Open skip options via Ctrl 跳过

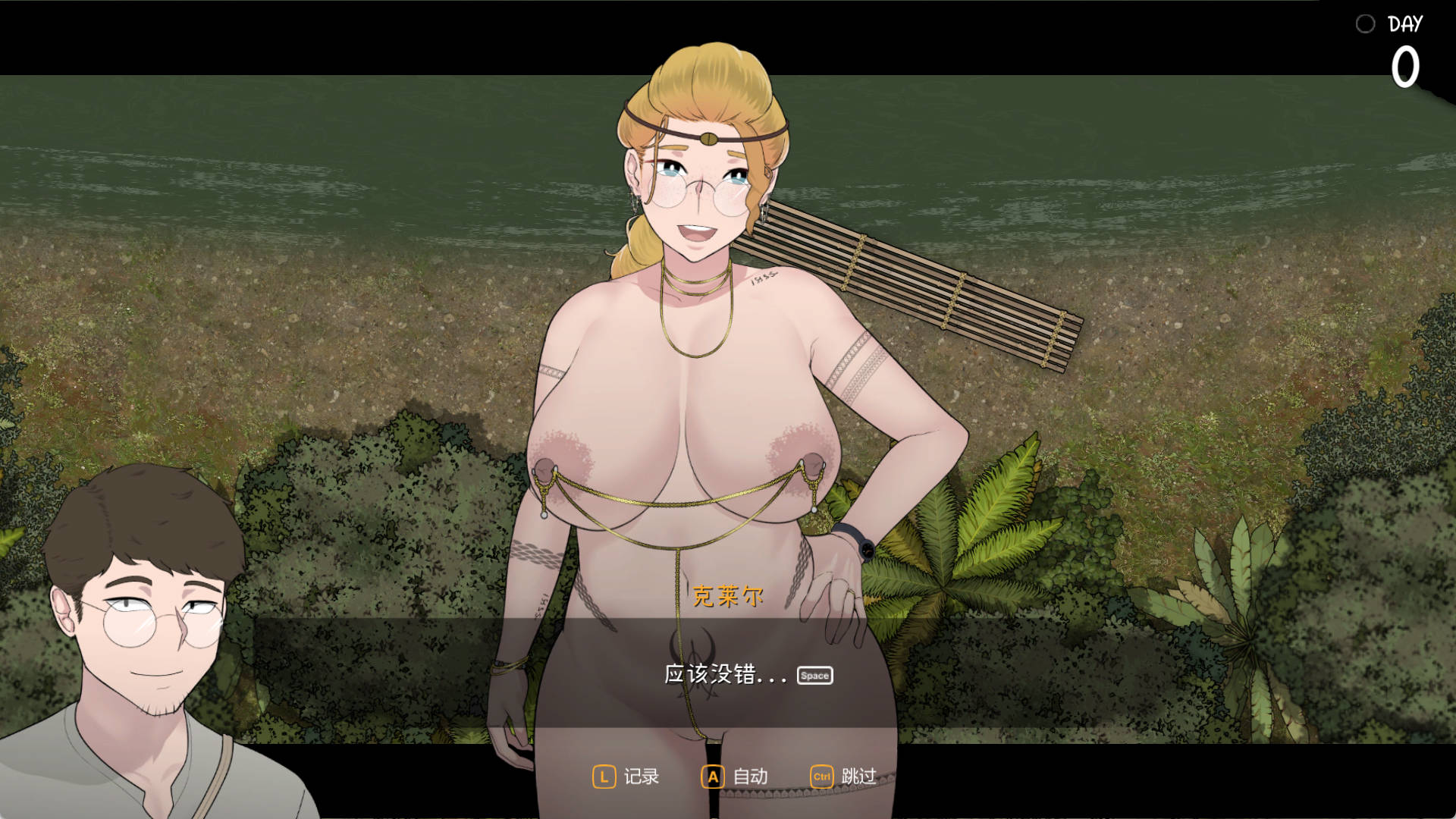842,777
